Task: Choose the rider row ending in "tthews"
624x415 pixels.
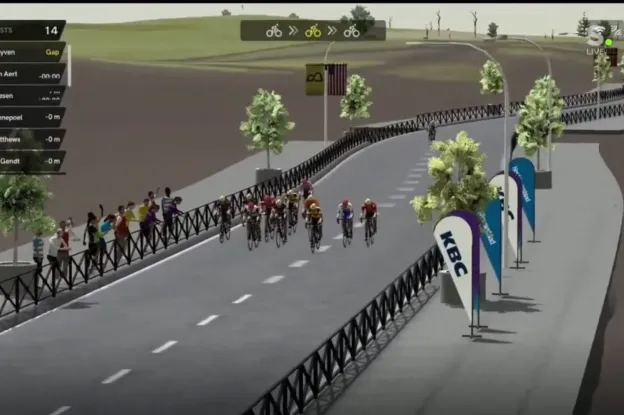Action: pos(32,139)
